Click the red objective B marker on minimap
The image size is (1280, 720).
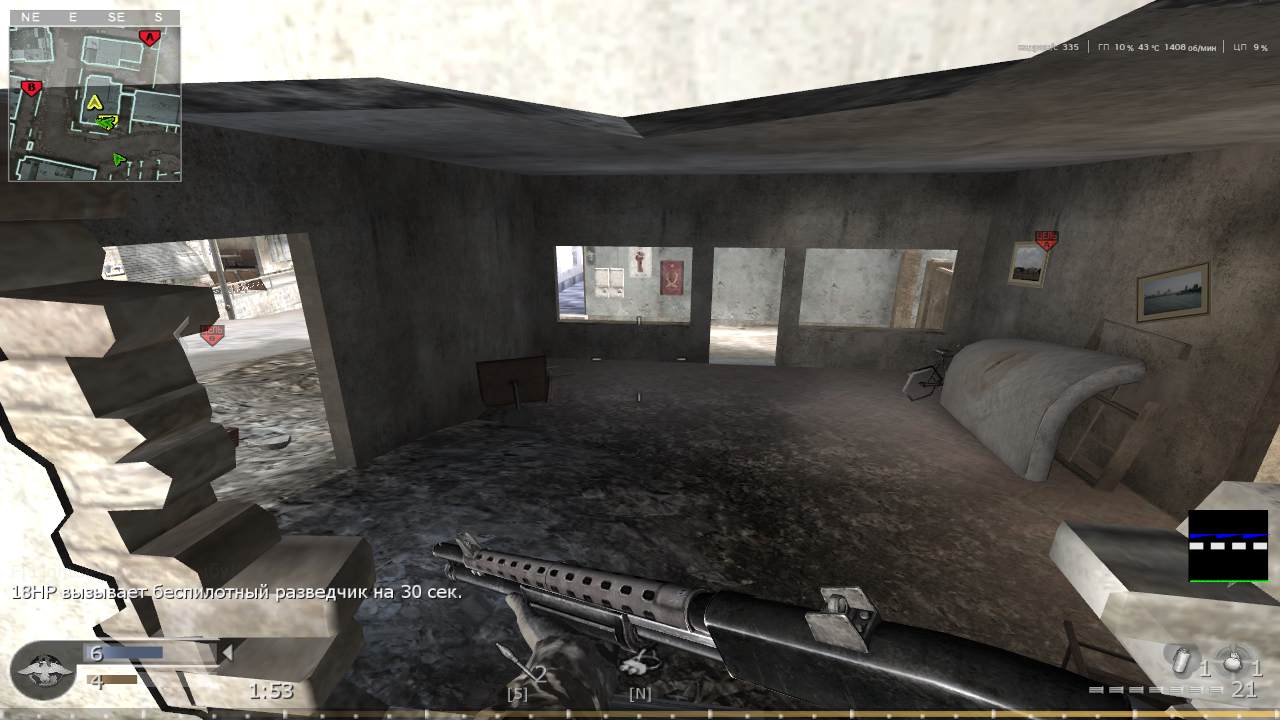coord(30,89)
